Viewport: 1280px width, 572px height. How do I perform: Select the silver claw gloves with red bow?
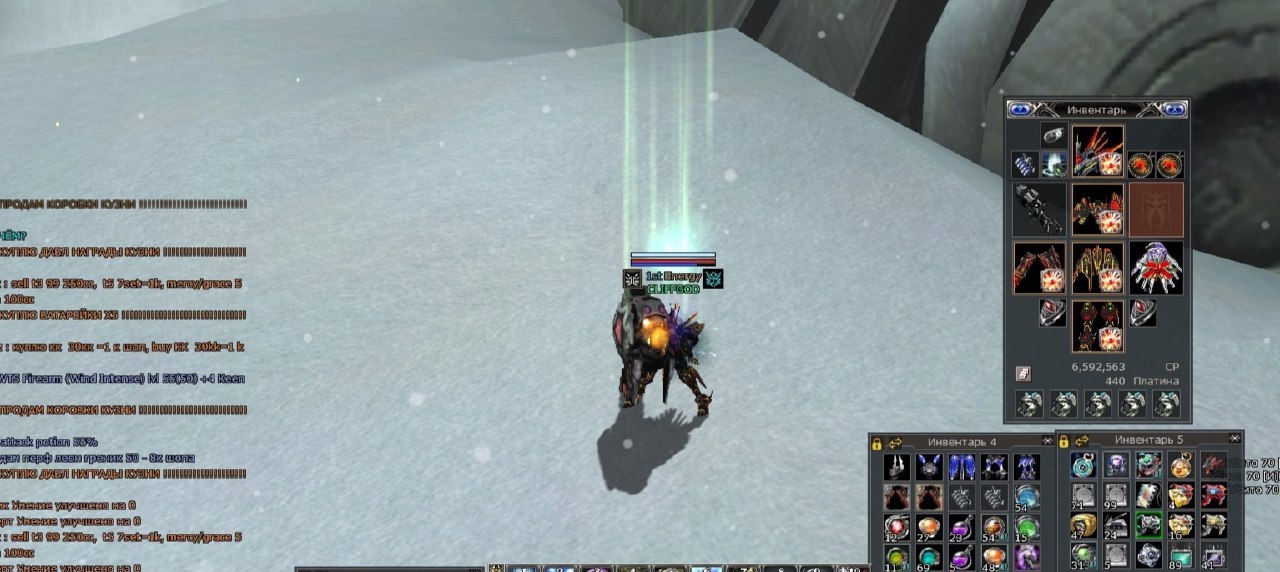(x=1156, y=267)
